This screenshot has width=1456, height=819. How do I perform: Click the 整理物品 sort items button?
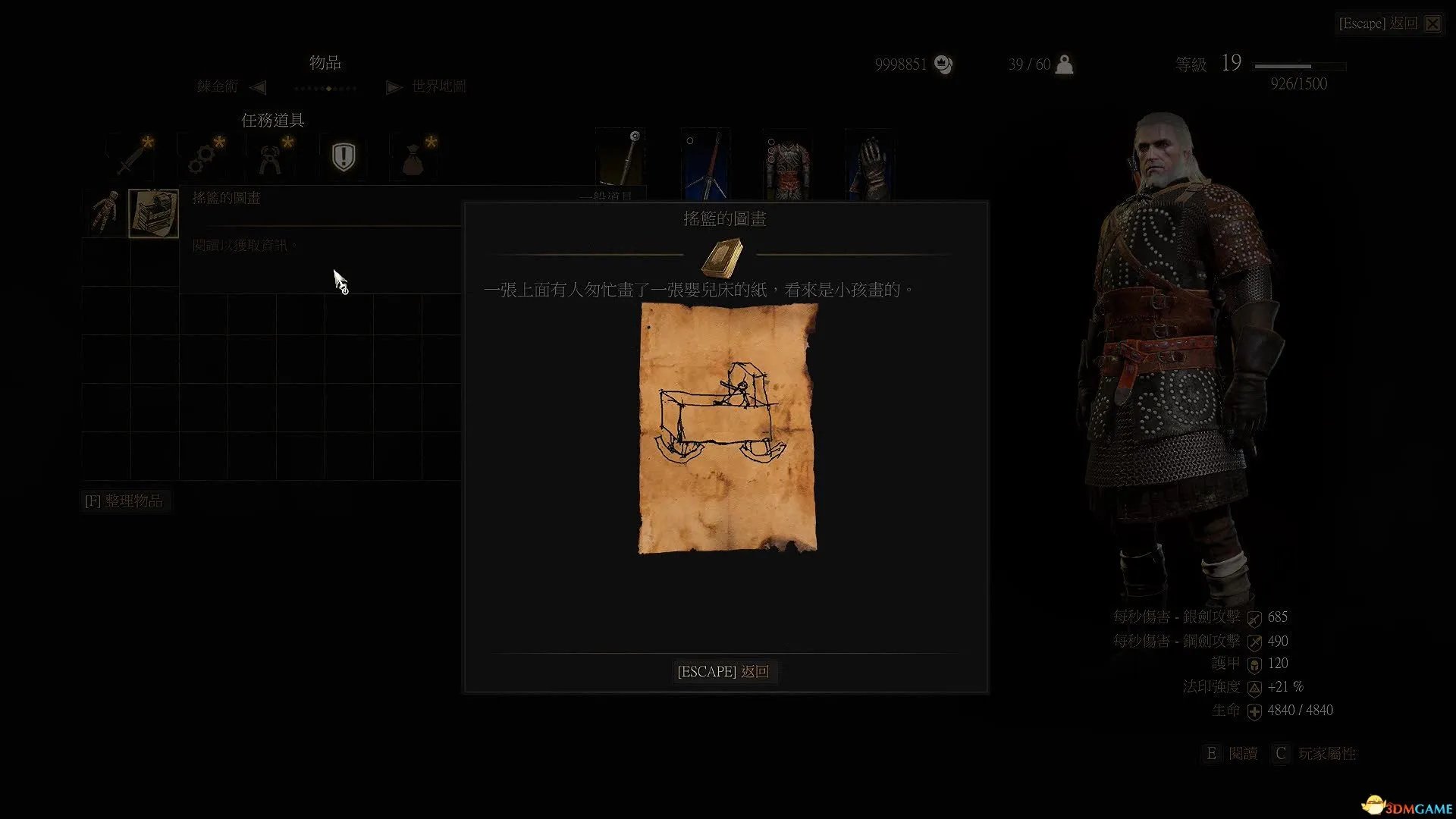124,501
